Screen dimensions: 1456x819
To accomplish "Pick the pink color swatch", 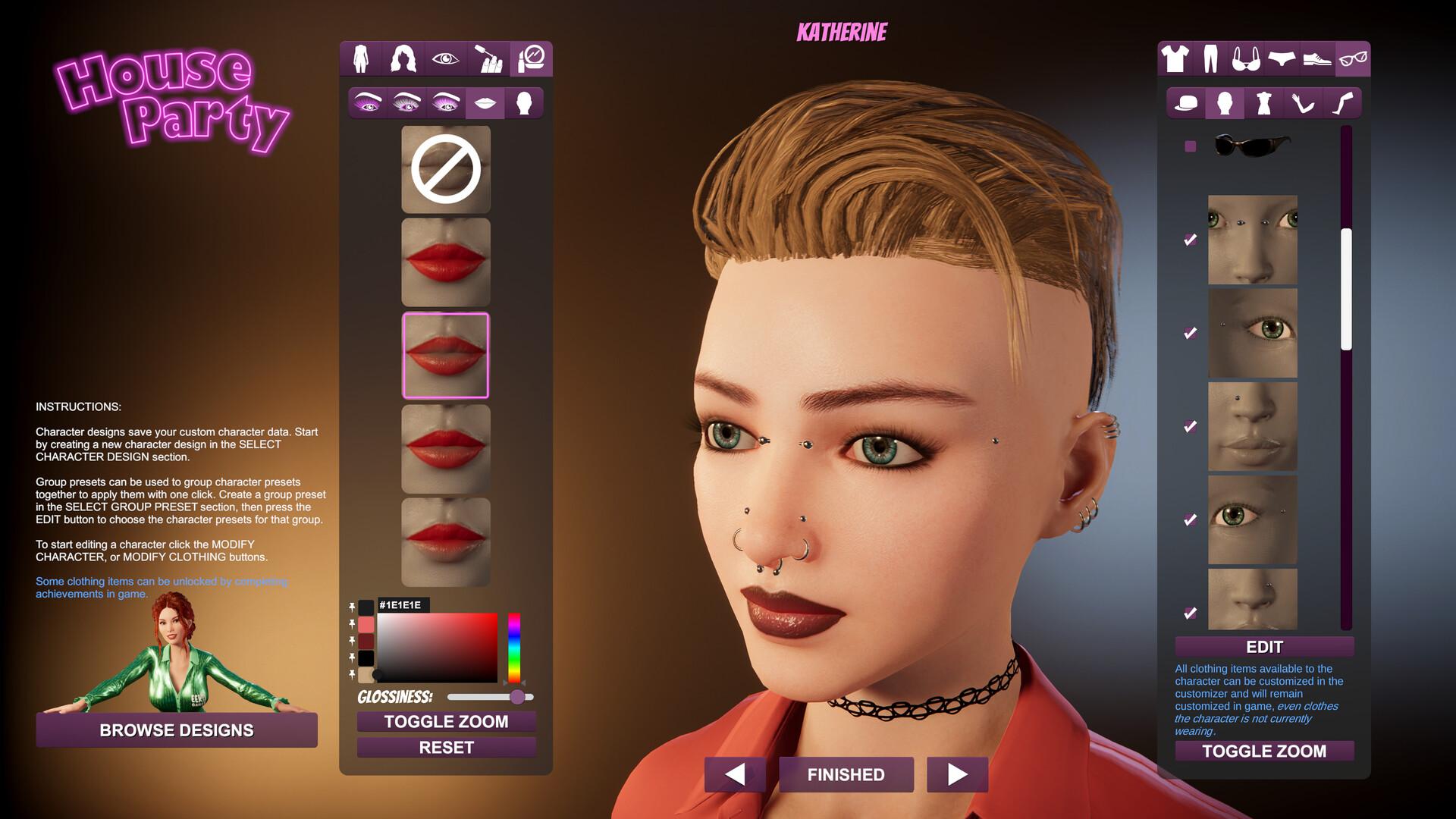I will tap(366, 624).
